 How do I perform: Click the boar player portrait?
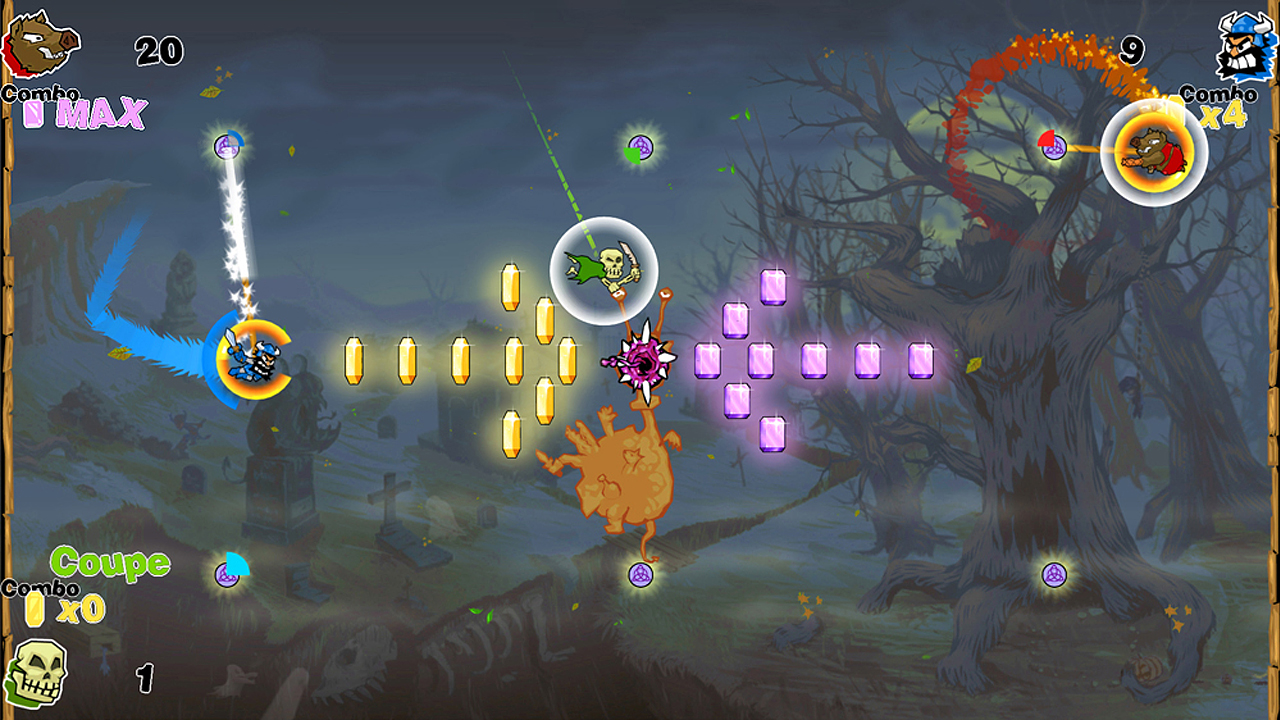[40, 45]
